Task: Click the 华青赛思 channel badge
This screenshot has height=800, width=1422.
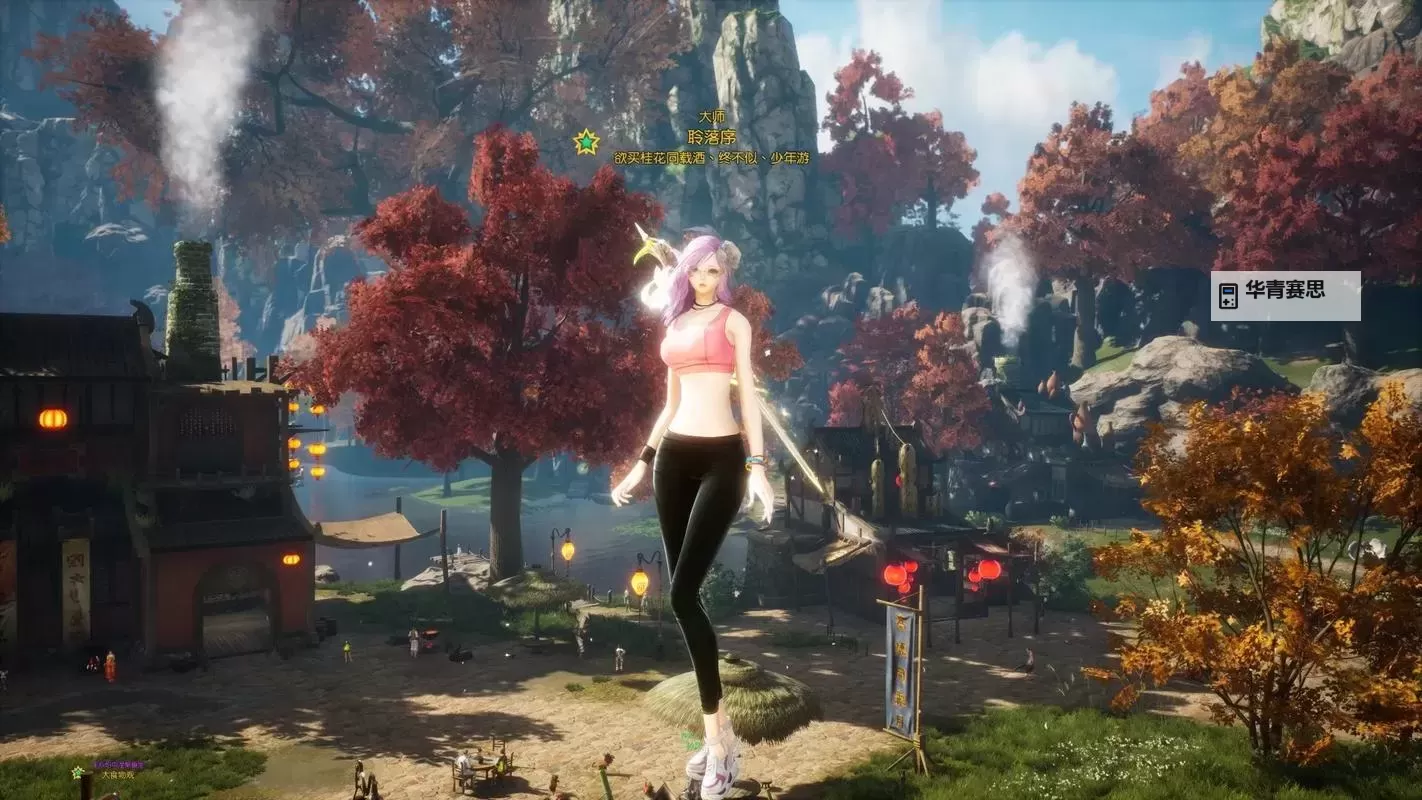Action: (x=1285, y=295)
